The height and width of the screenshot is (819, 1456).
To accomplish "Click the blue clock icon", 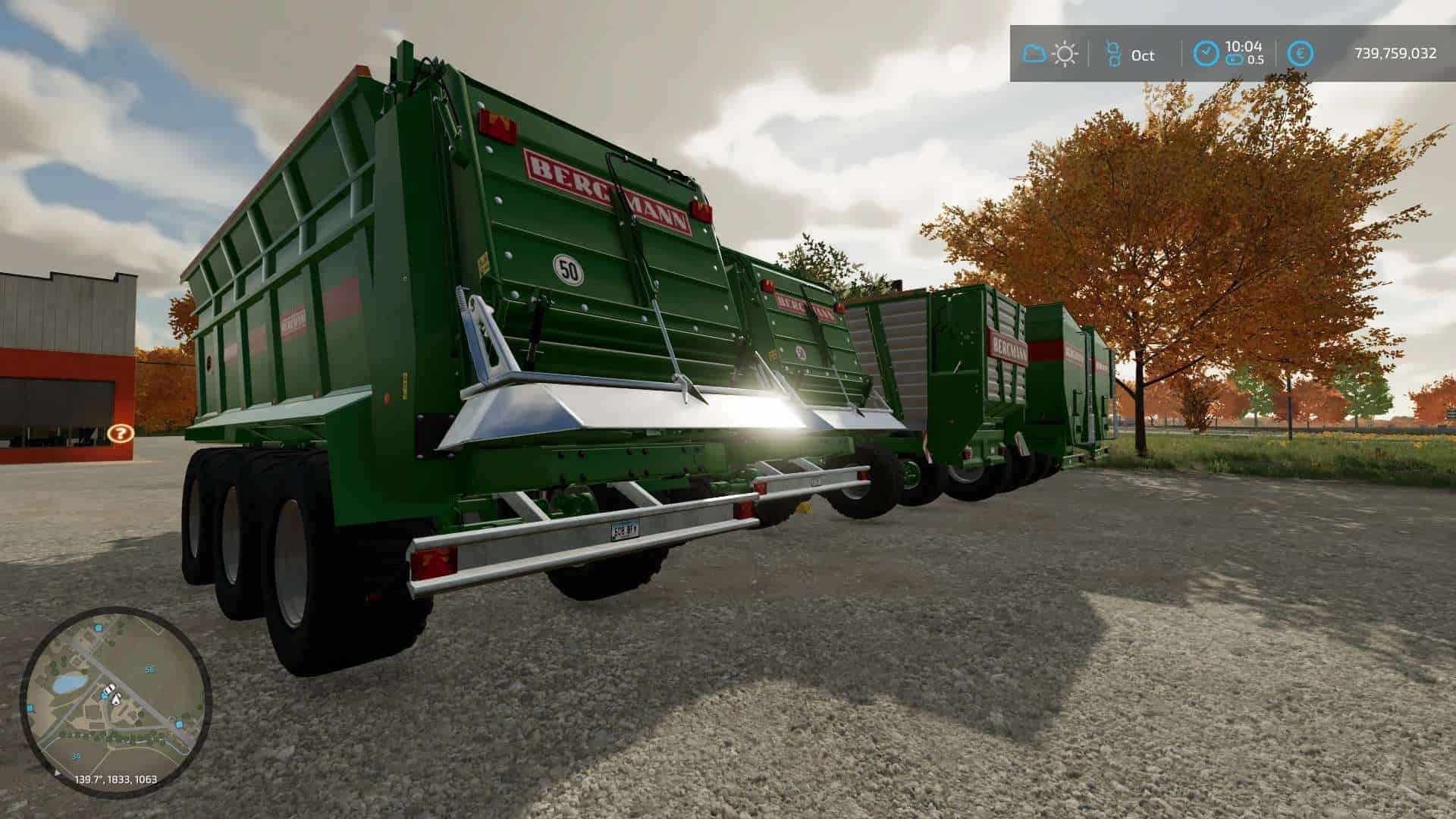I will coord(1206,54).
